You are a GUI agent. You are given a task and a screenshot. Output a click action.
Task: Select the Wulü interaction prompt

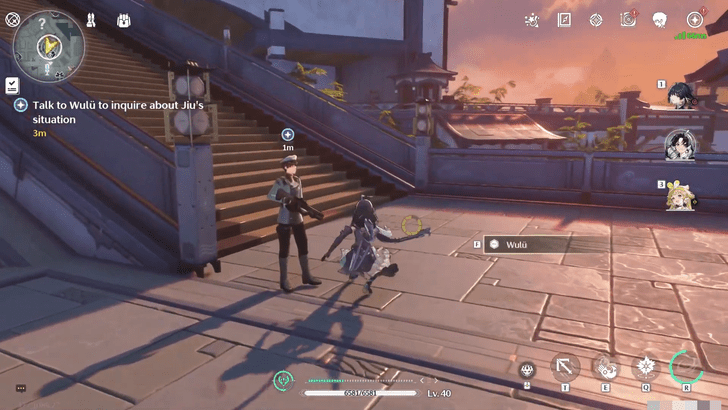click(x=524, y=244)
